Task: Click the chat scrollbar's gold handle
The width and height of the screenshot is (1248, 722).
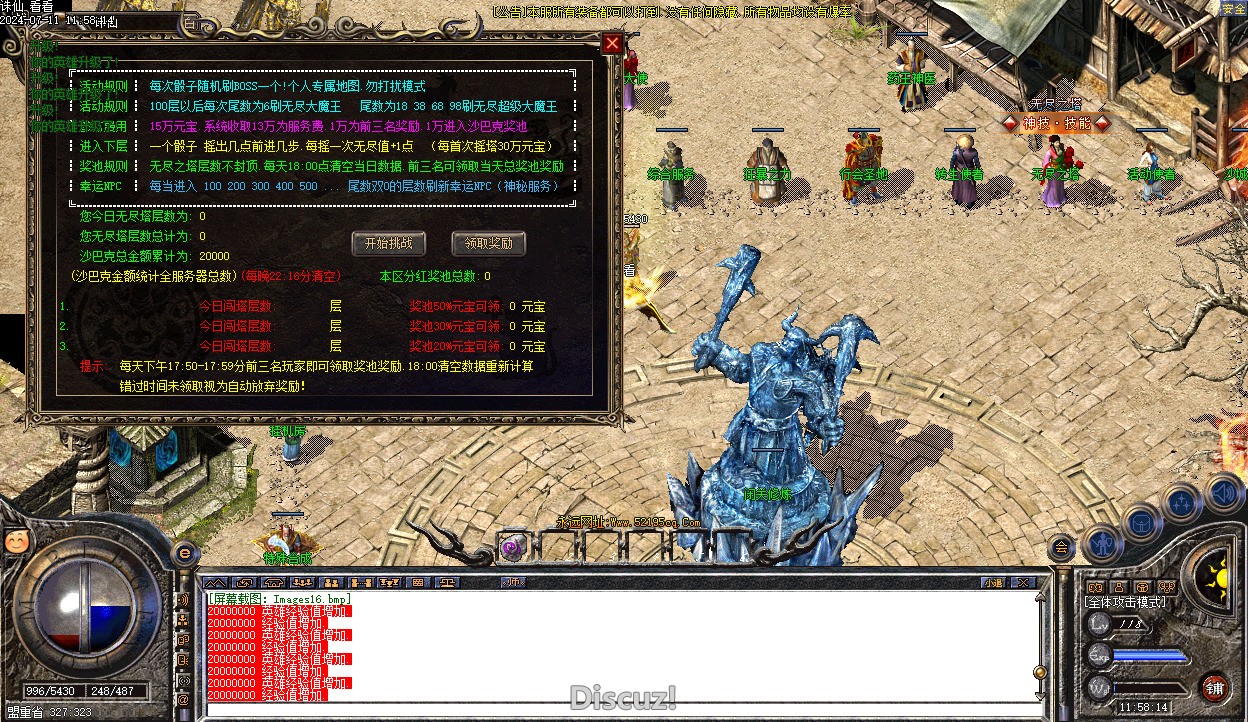Action: tap(1040, 672)
